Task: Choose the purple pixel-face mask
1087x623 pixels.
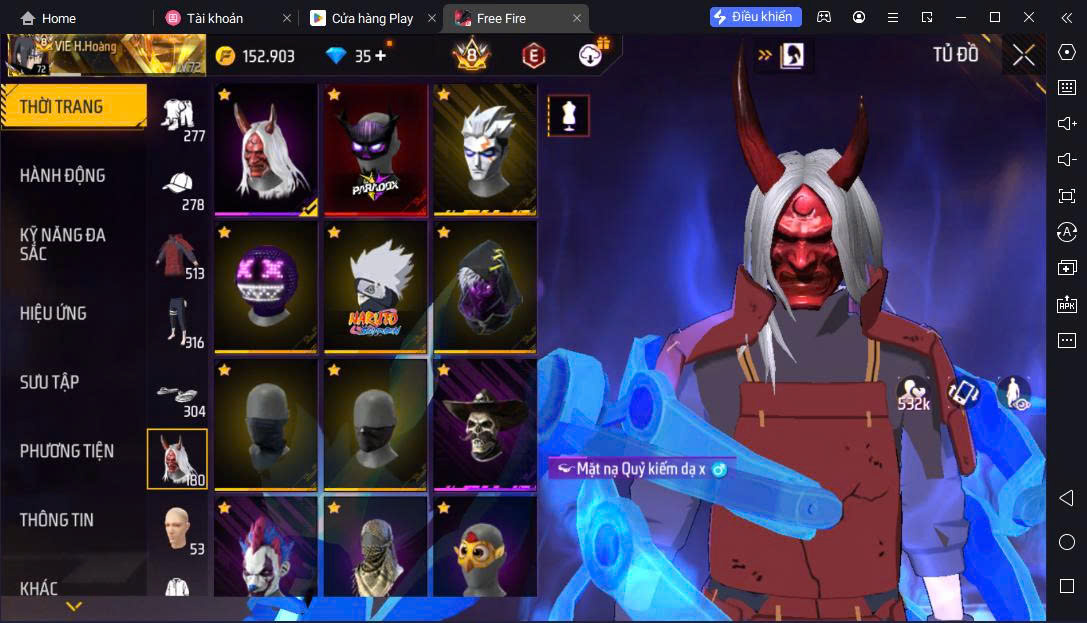Action: 265,287
